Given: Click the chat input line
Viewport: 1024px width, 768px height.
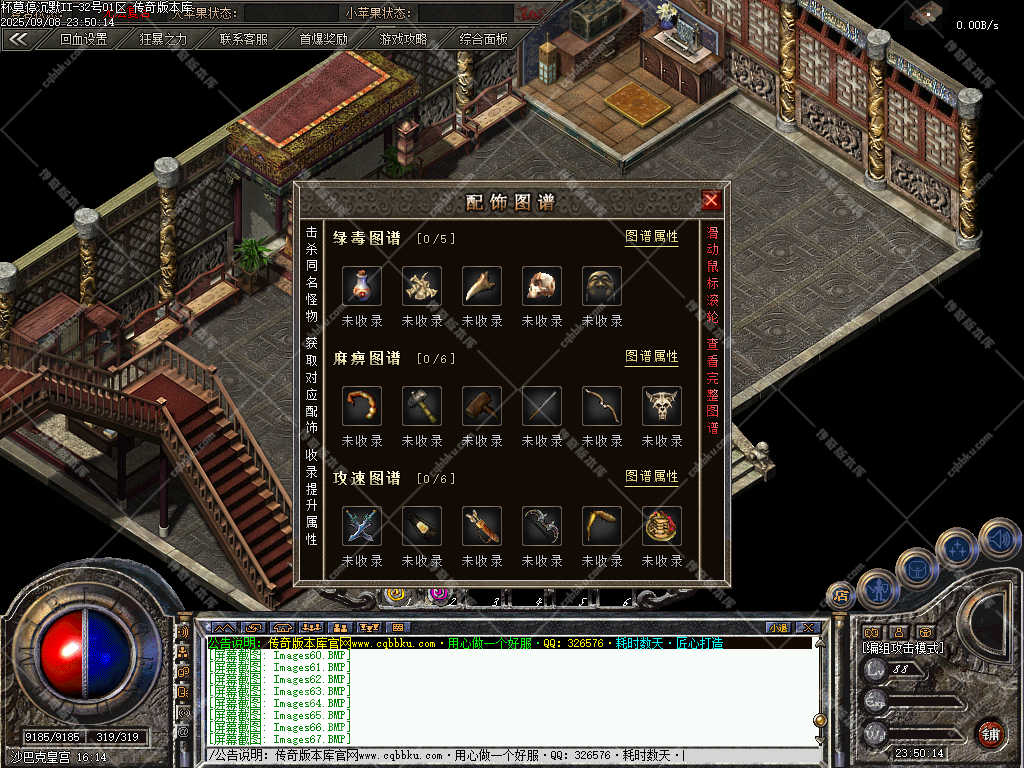Looking at the screenshot, I should (x=510, y=755).
